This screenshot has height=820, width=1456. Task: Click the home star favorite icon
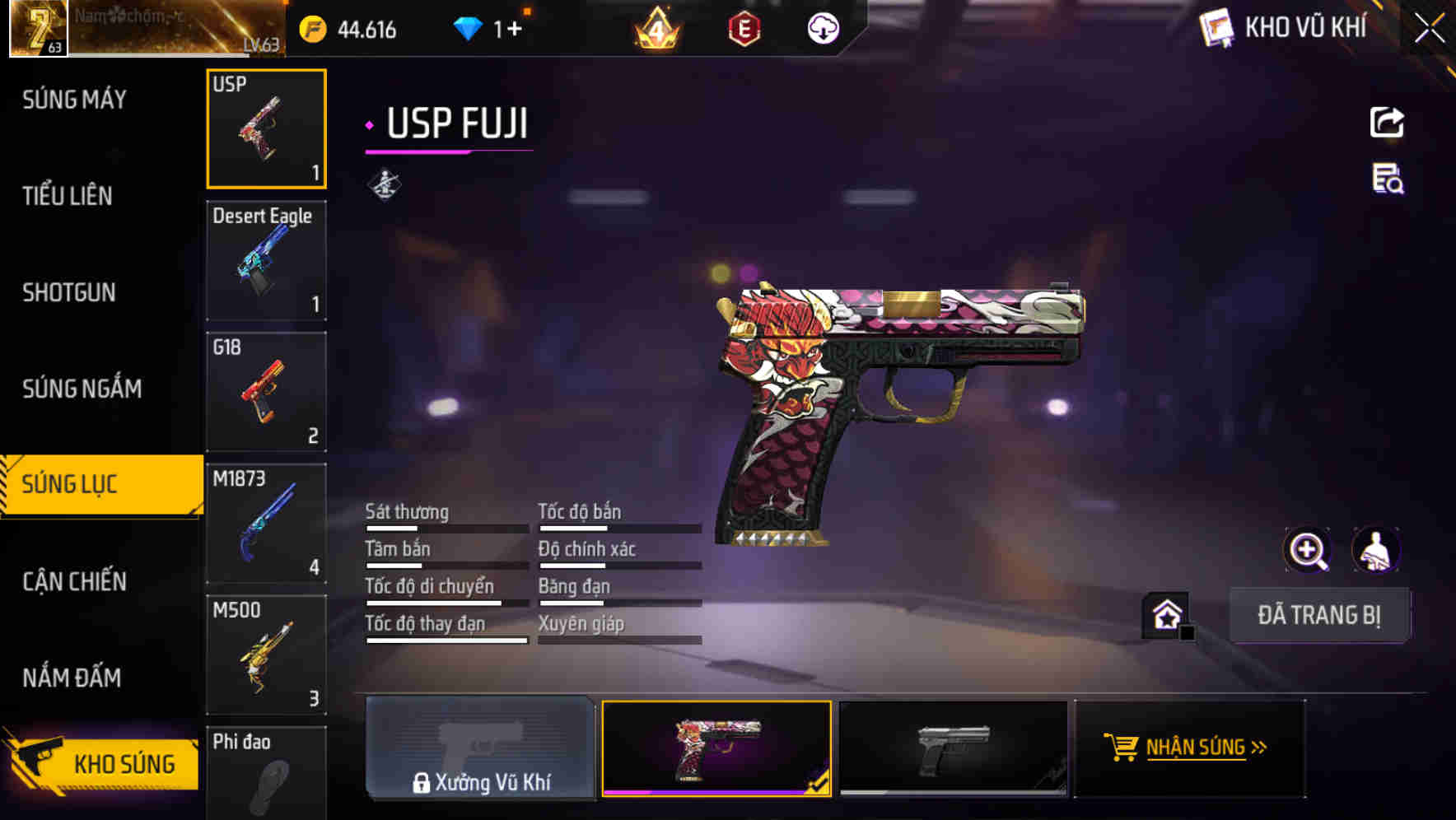click(1164, 613)
